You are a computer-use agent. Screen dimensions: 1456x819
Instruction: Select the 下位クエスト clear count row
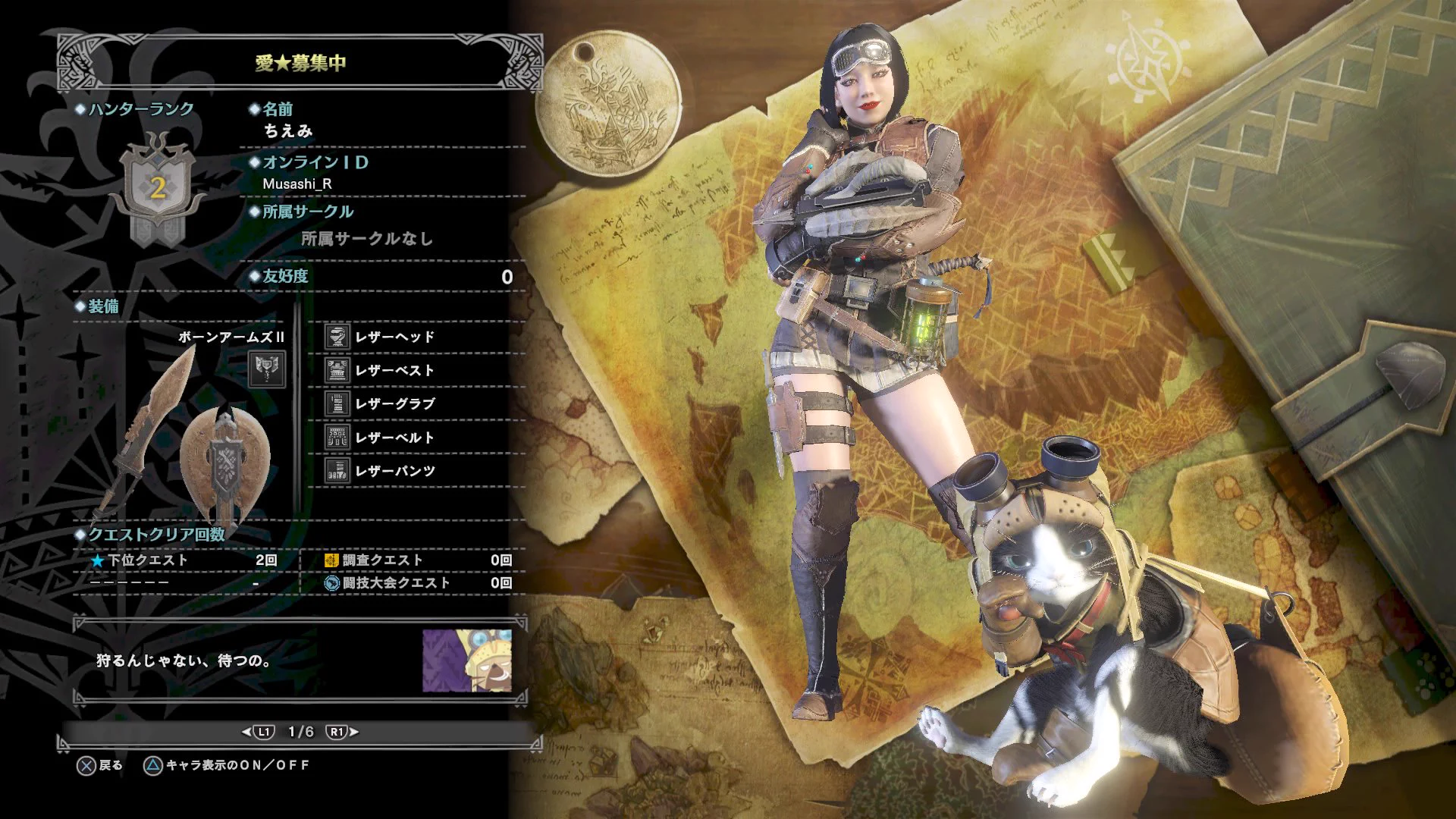(x=184, y=560)
